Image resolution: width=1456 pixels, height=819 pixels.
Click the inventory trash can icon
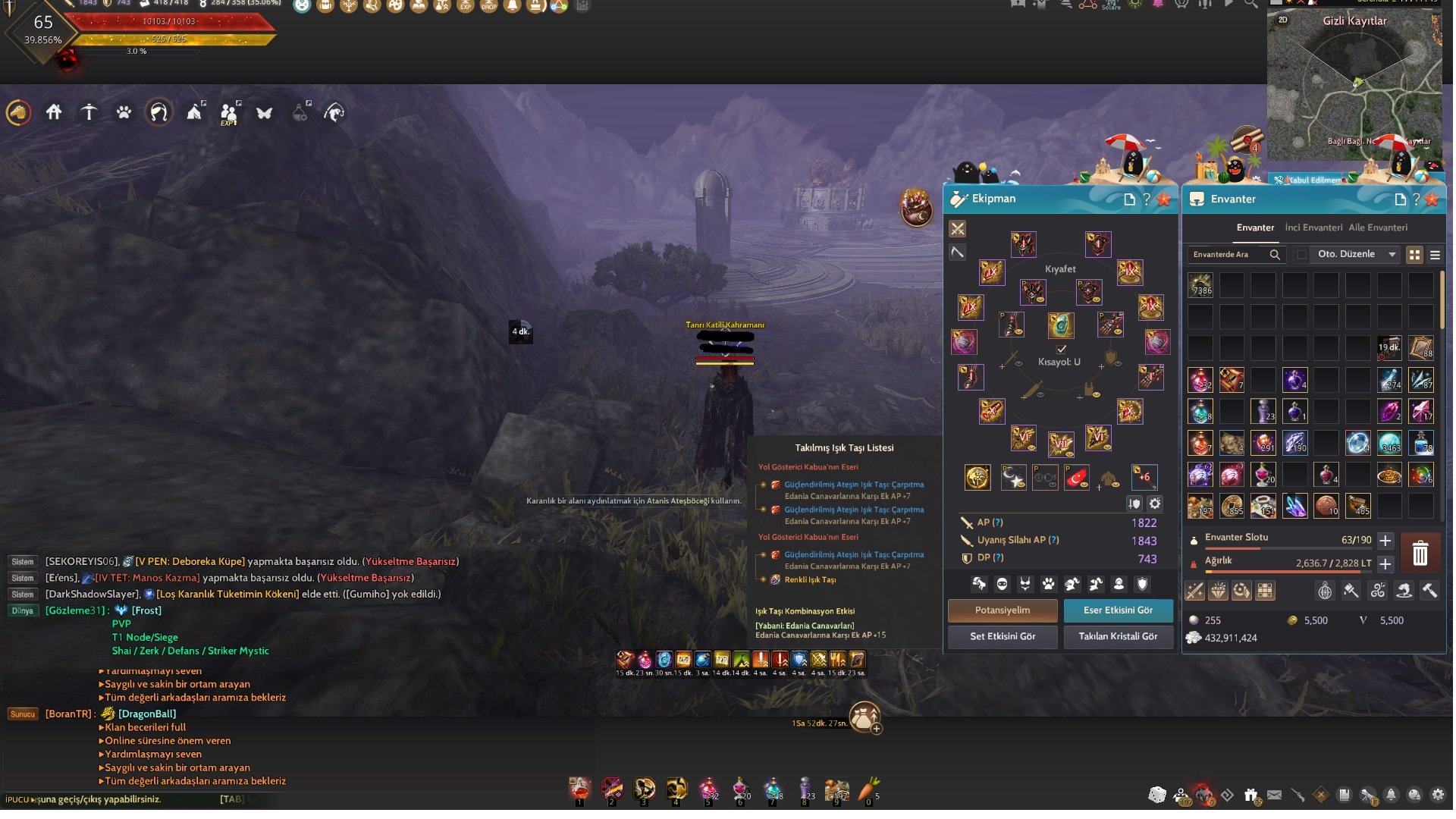[x=1420, y=553]
